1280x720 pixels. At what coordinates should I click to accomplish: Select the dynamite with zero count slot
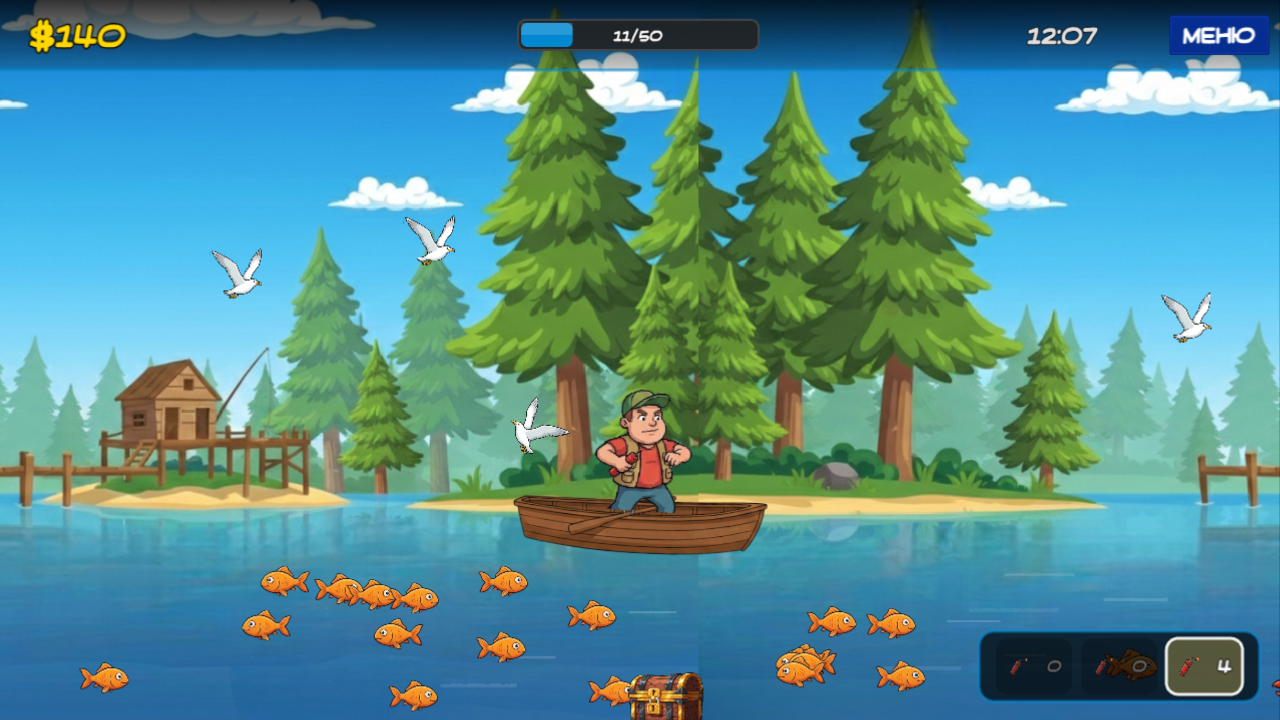(1030, 665)
